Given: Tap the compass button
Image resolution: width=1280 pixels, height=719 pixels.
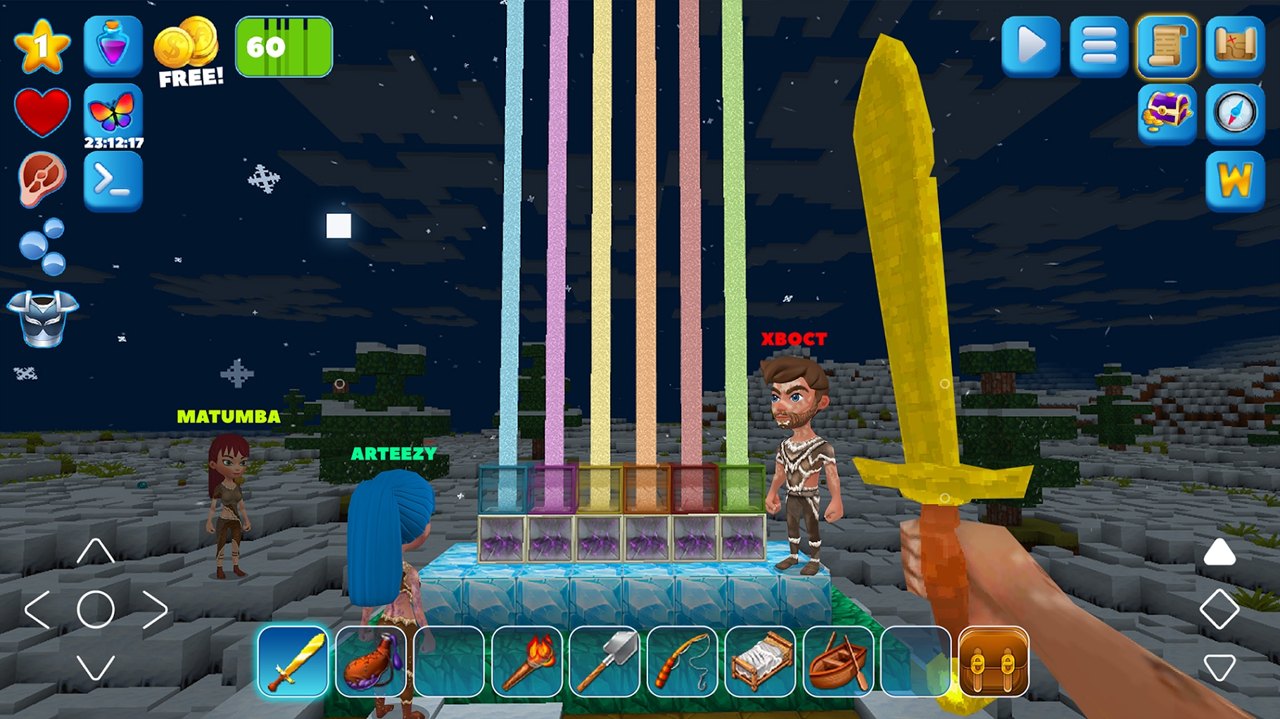Looking at the screenshot, I should pyautogui.click(x=1235, y=114).
